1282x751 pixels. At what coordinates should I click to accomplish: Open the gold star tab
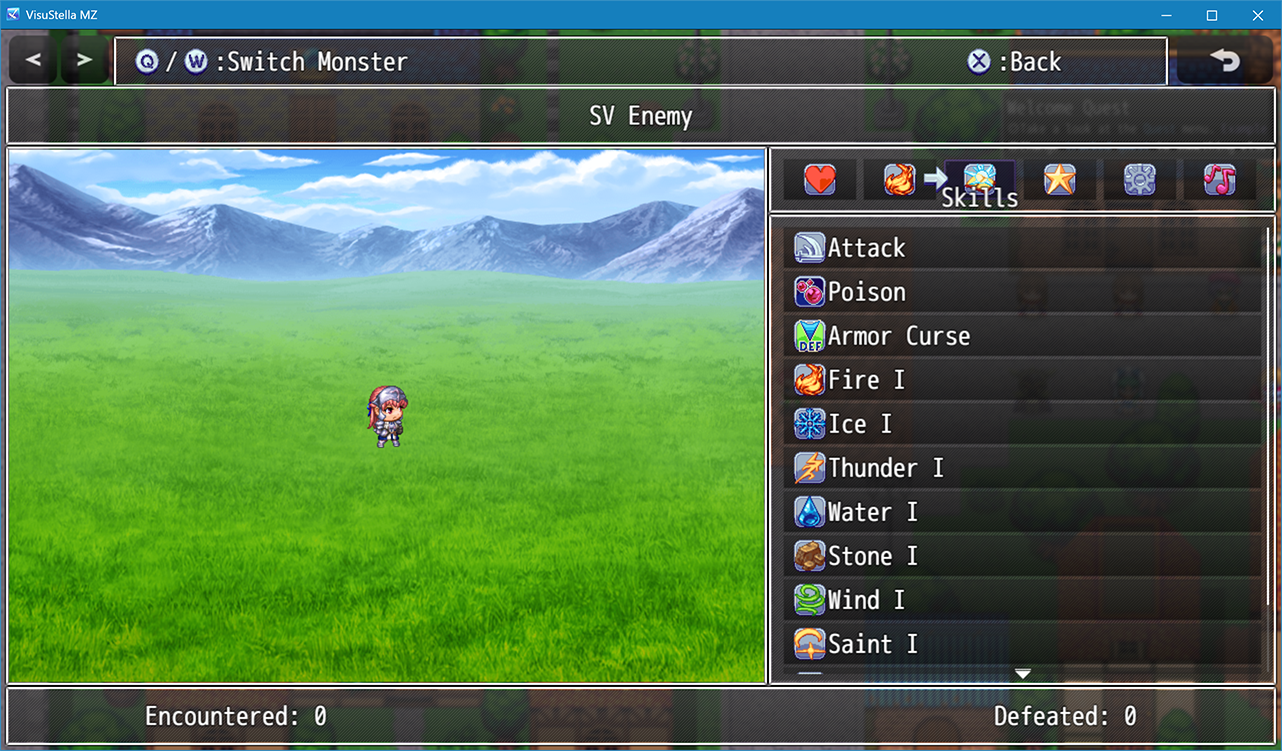coord(1059,180)
